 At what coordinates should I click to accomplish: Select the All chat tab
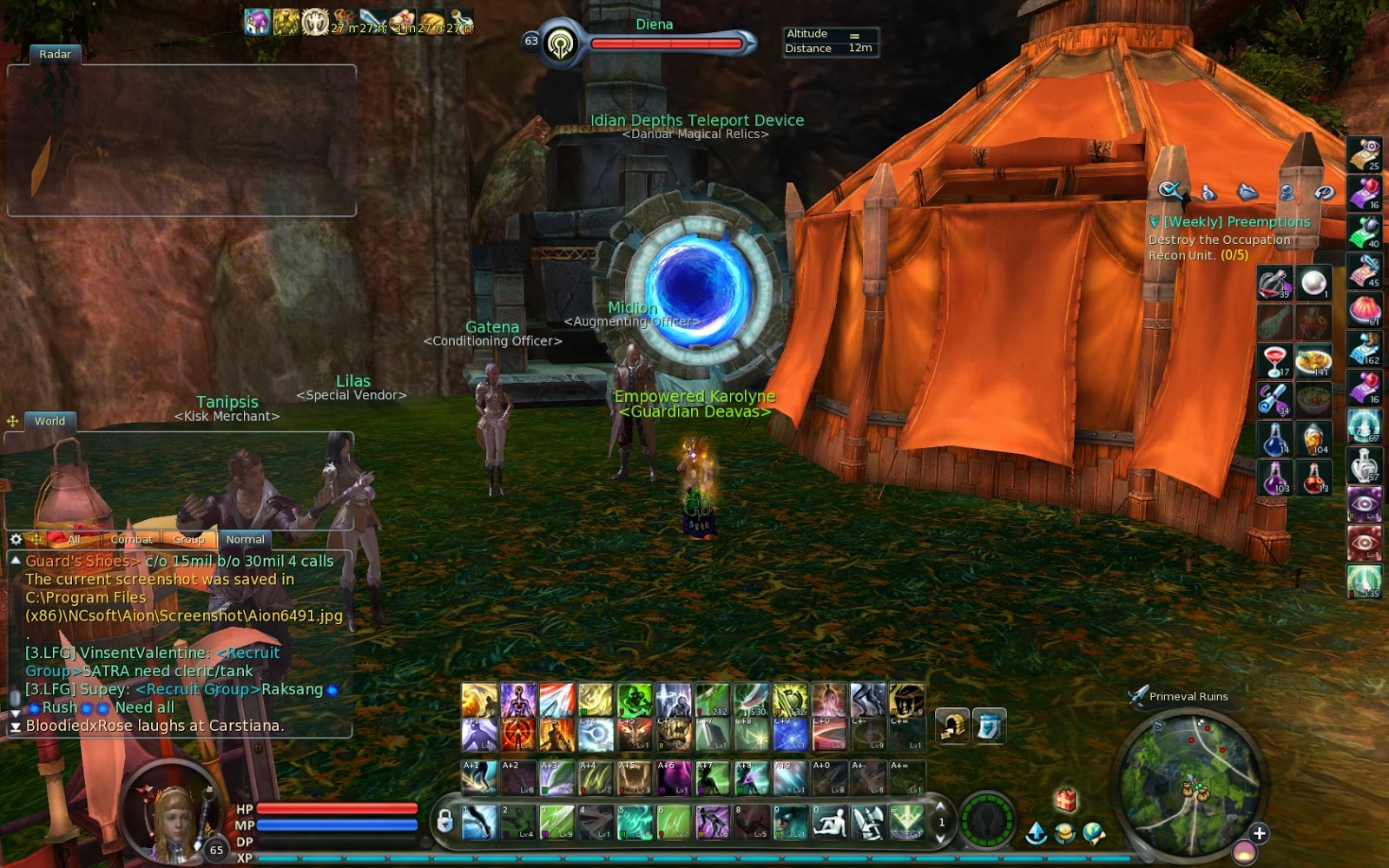74,539
